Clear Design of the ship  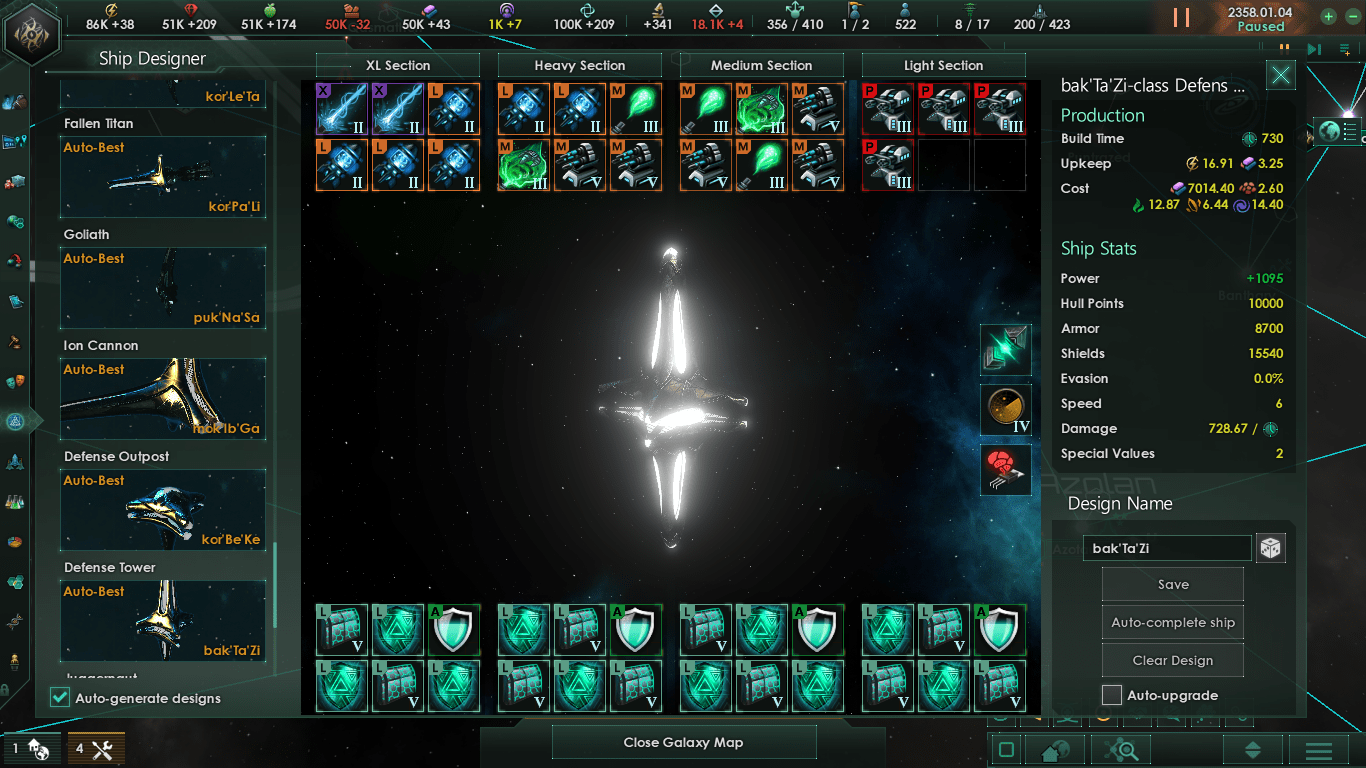(x=1173, y=661)
